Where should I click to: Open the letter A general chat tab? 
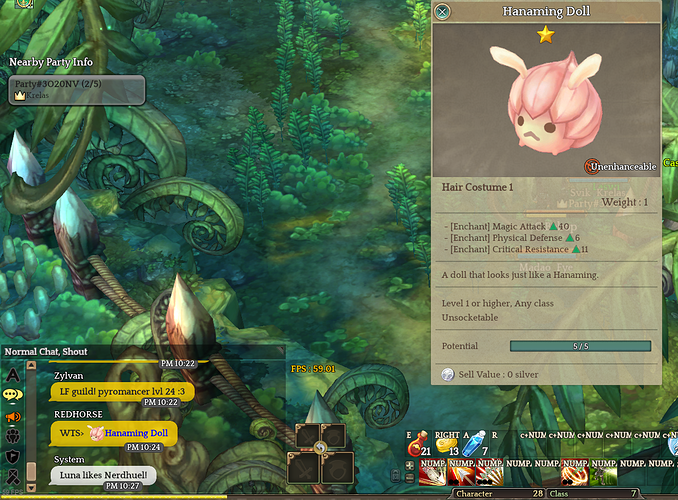13,375
